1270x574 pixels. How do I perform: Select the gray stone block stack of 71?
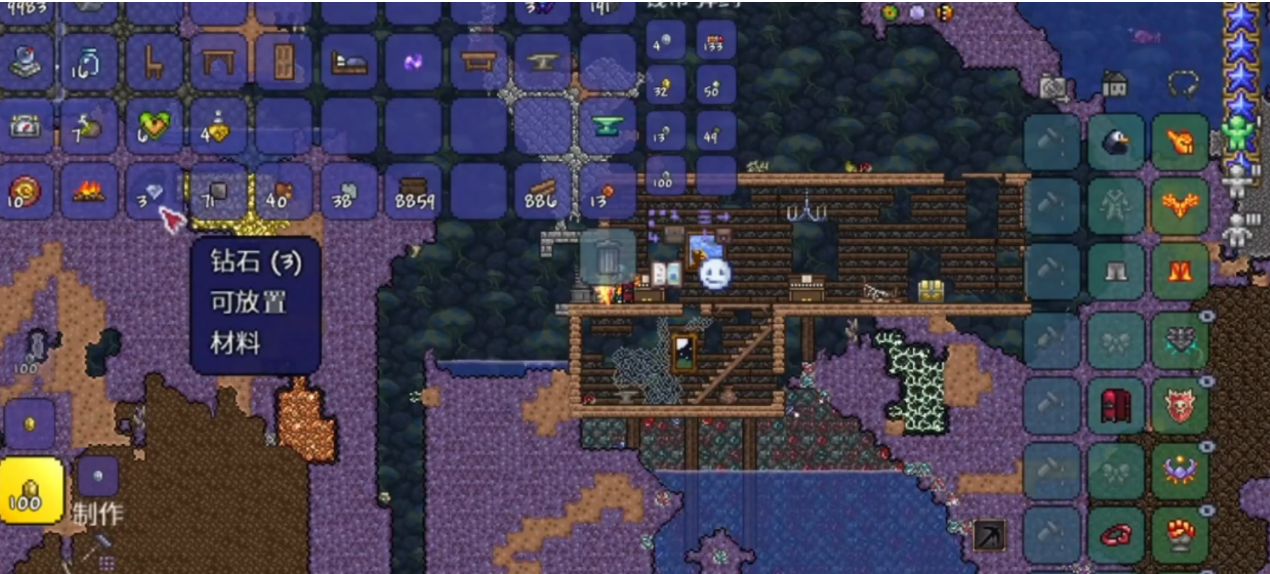[218, 191]
